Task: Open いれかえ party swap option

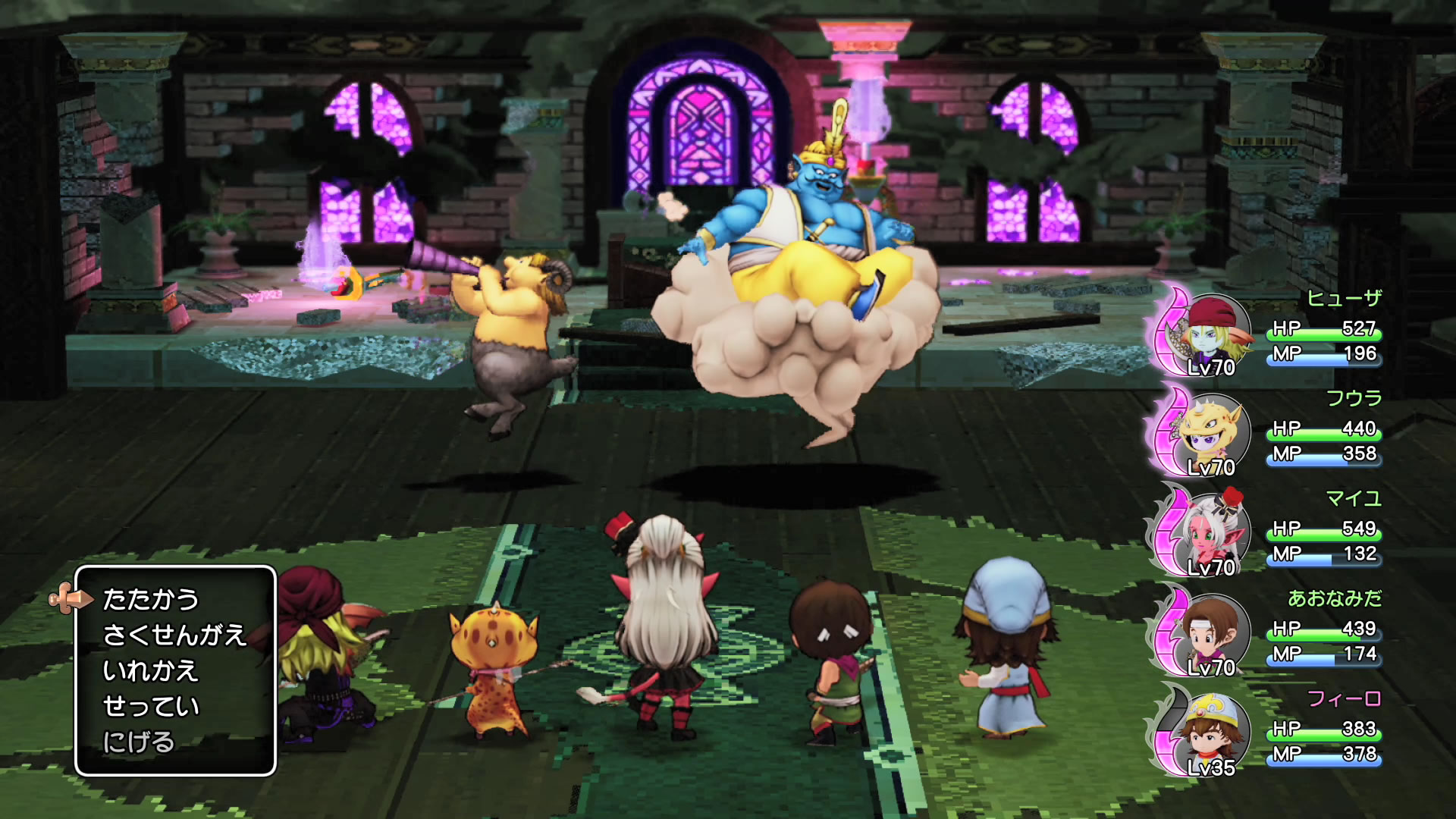Action: pos(151,670)
